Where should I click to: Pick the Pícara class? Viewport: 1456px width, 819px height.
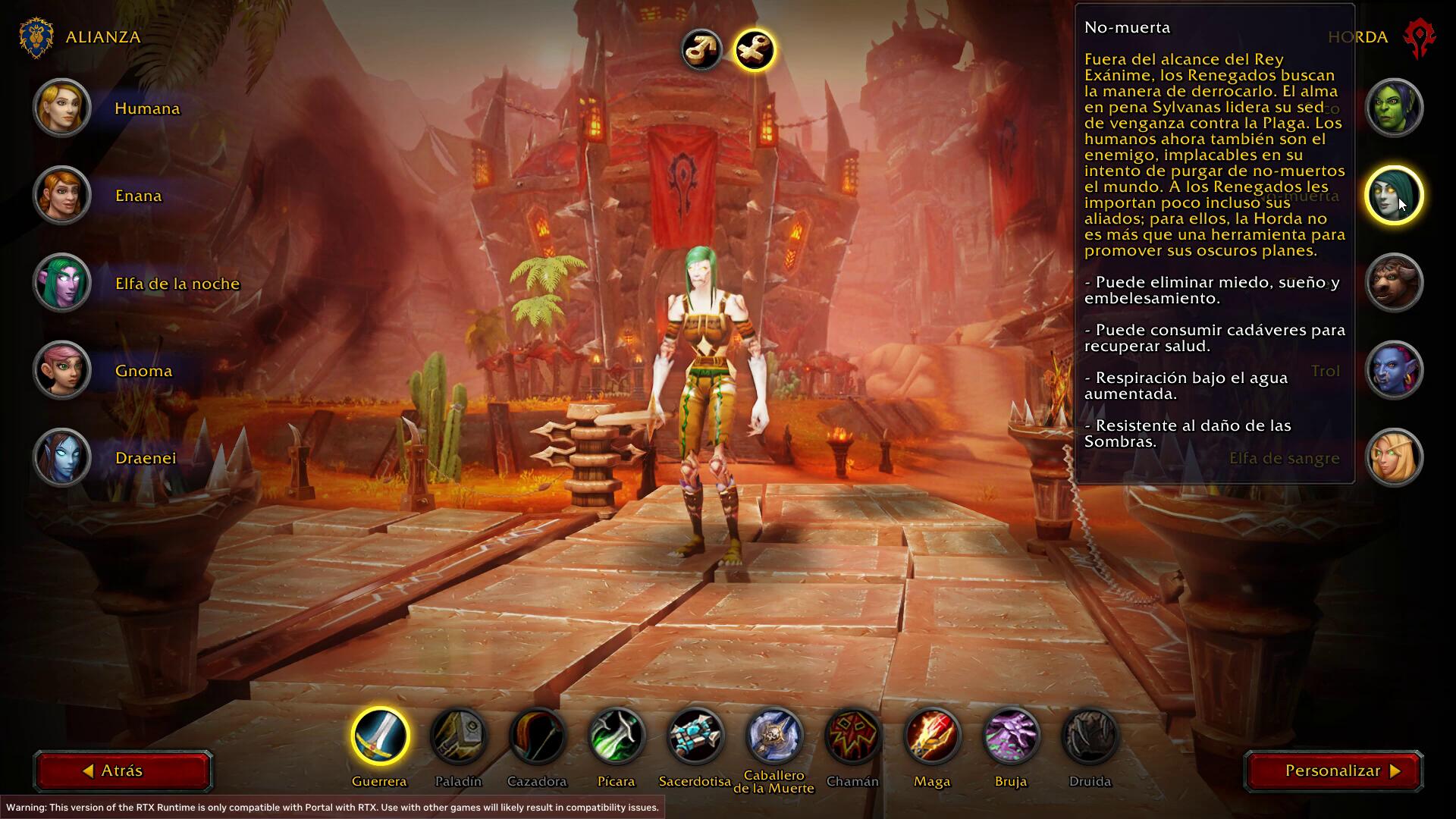[617, 736]
